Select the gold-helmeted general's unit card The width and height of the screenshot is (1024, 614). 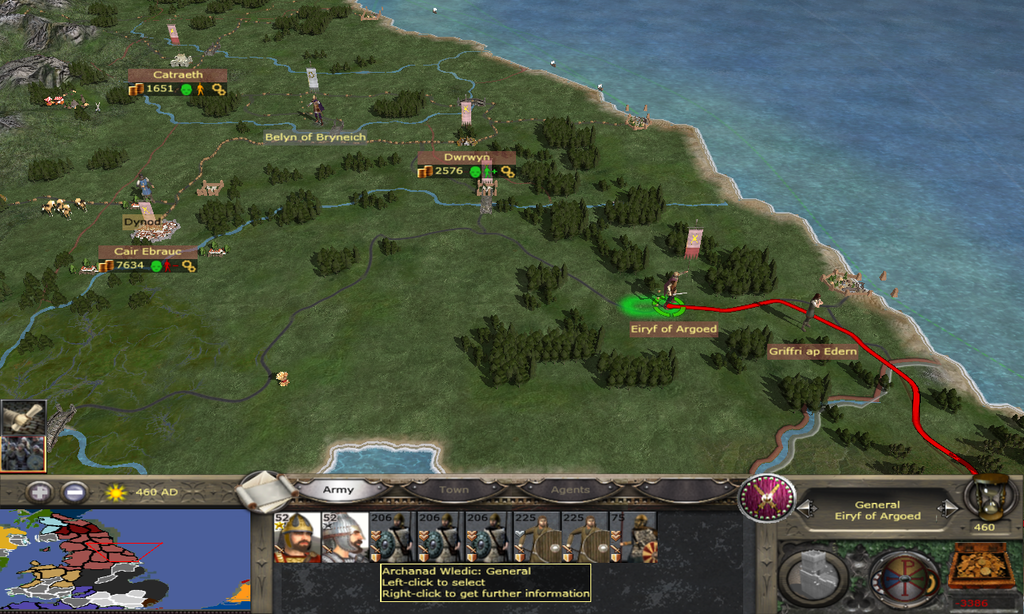click(297, 537)
